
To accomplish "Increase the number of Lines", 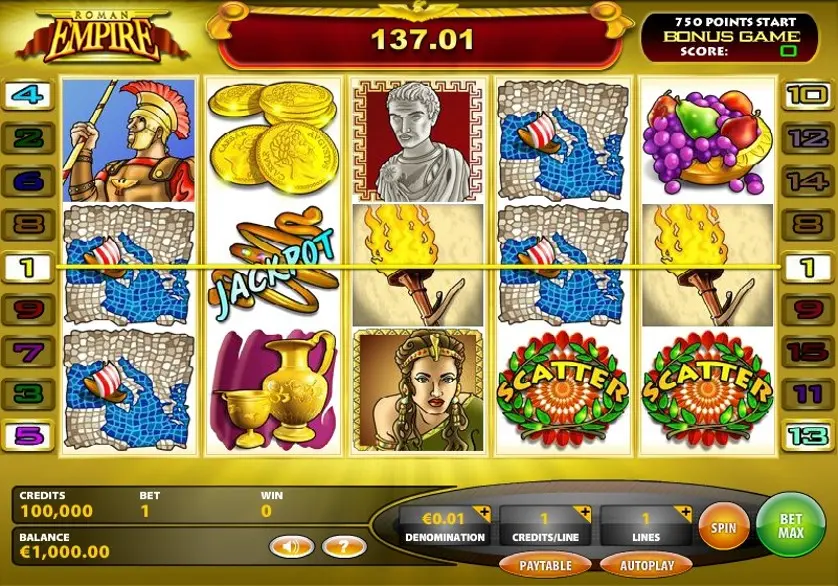I will (x=684, y=514).
